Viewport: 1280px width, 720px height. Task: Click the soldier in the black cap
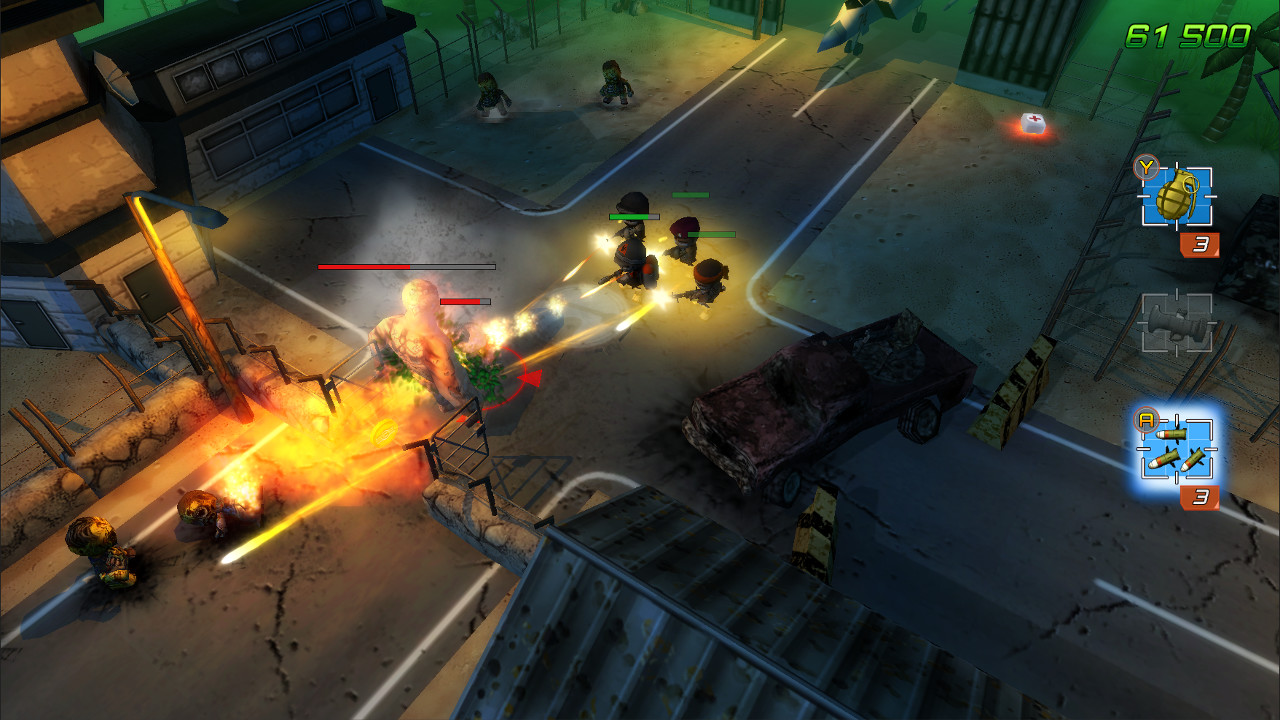631,243
